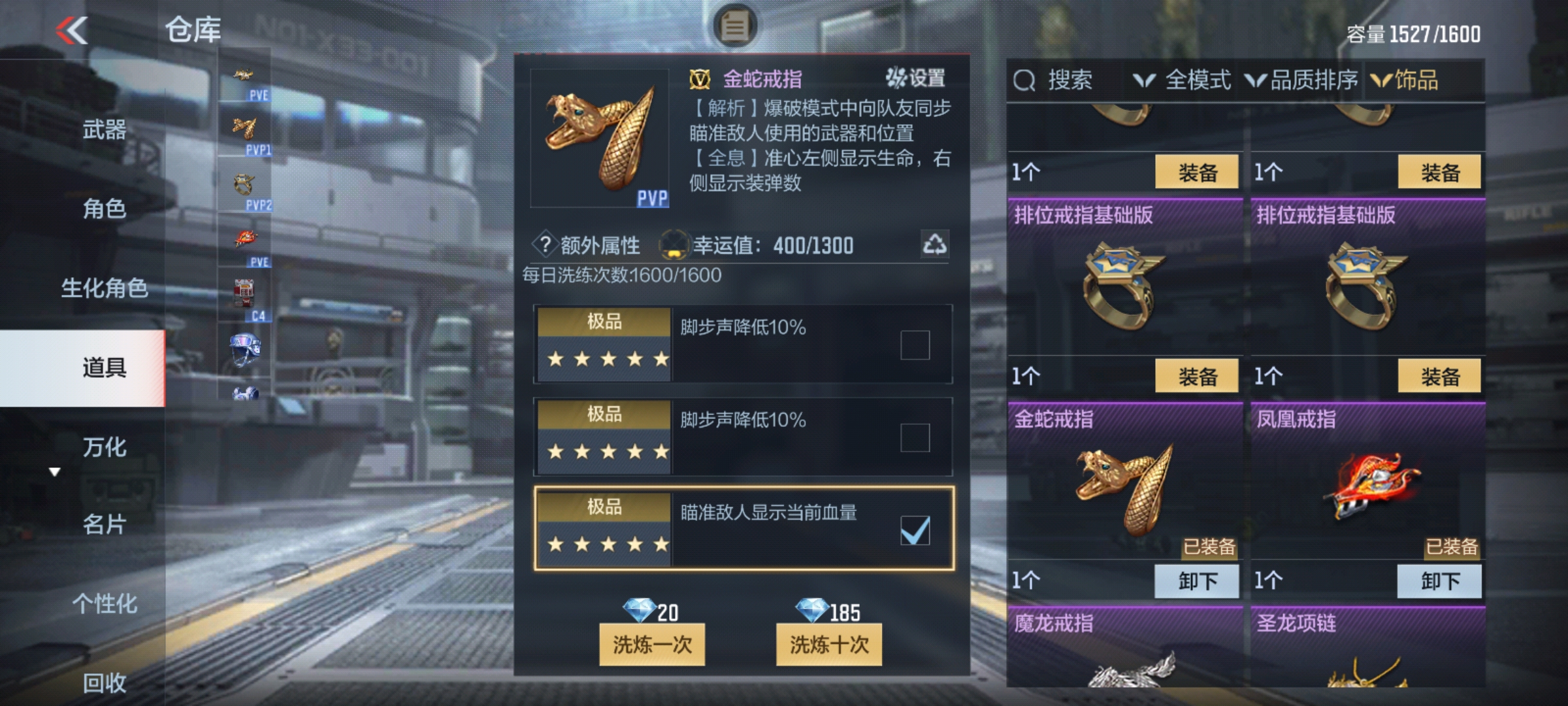Open the clipboard notes icon at top
Image resolution: width=1568 pixels, height=706 pixels.
(734, 26)
